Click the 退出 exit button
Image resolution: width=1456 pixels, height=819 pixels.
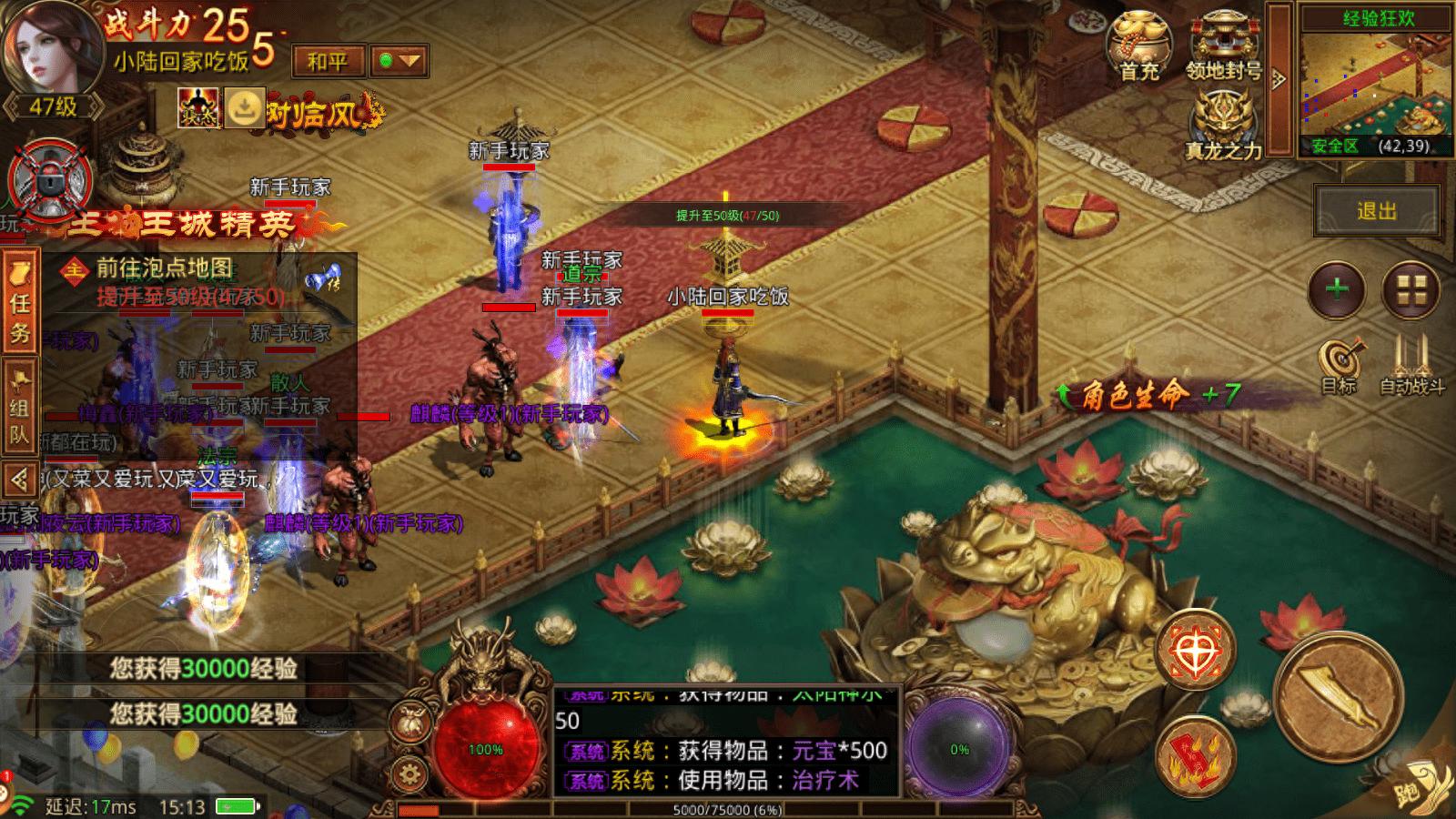pyautogui.click(x=1376, y=211)
